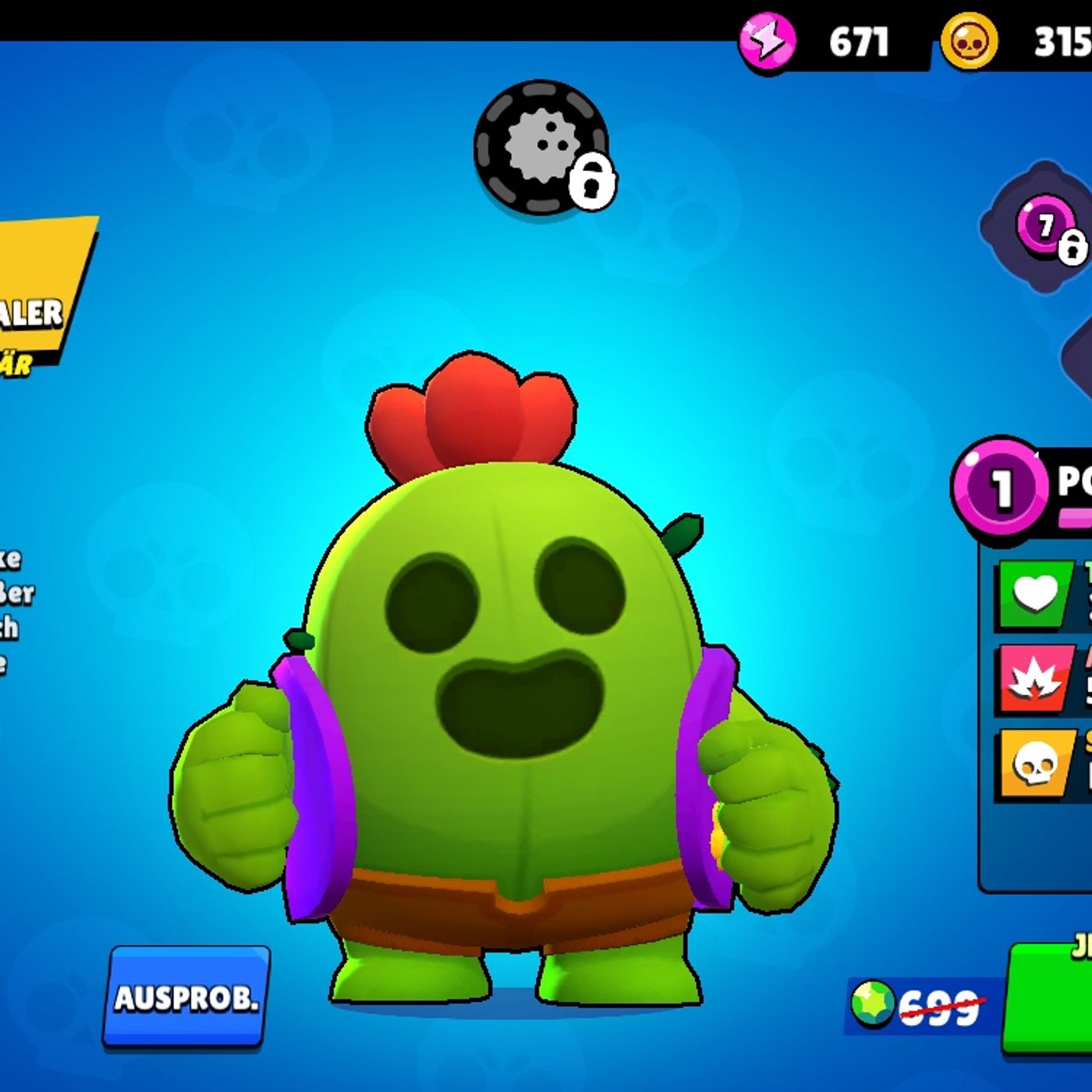Tap the pink lightning power points icon
The width and height of the screenshot is (1092, 1092).
(x=768, y=41)
